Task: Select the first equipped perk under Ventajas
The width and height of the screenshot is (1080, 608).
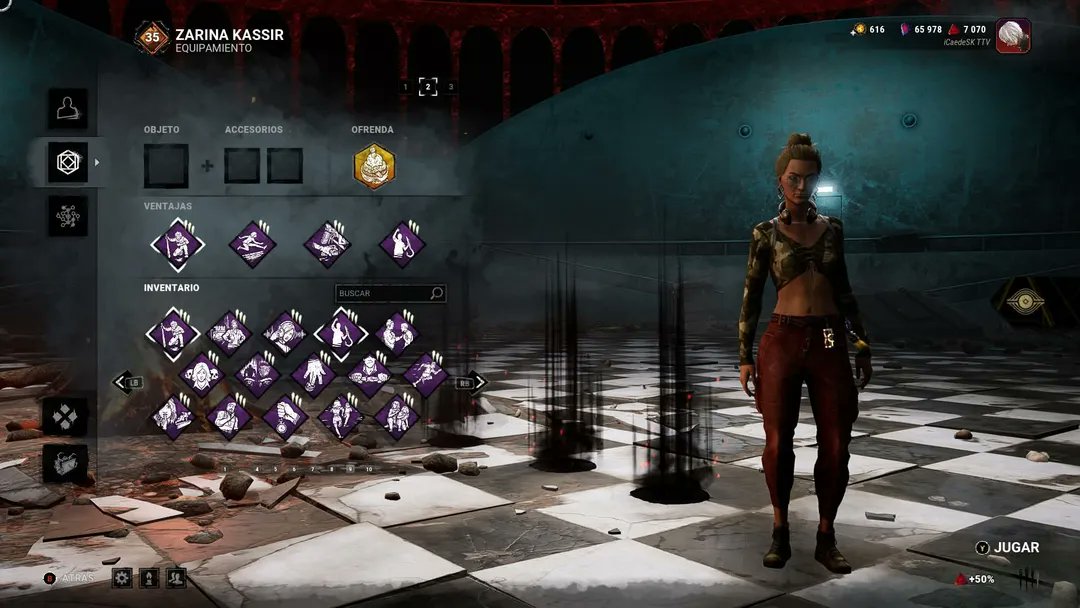Action: point(177,244)
